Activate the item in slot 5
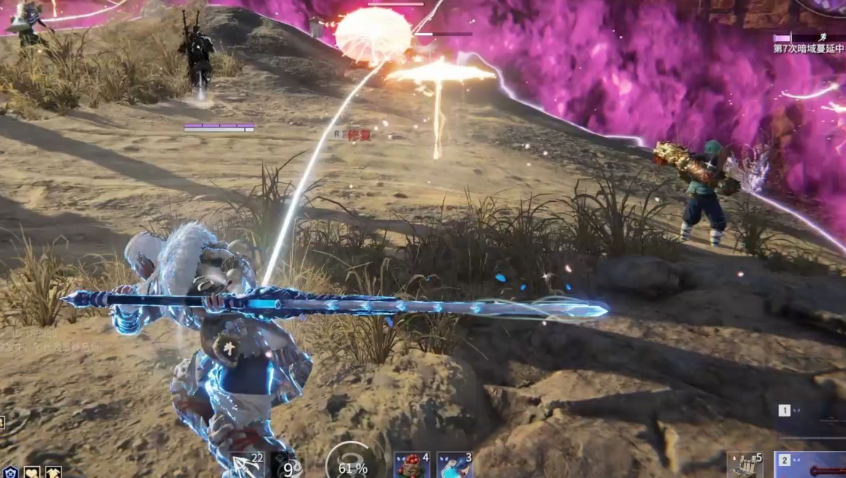846x478 pixels. (x=745, y=464)
